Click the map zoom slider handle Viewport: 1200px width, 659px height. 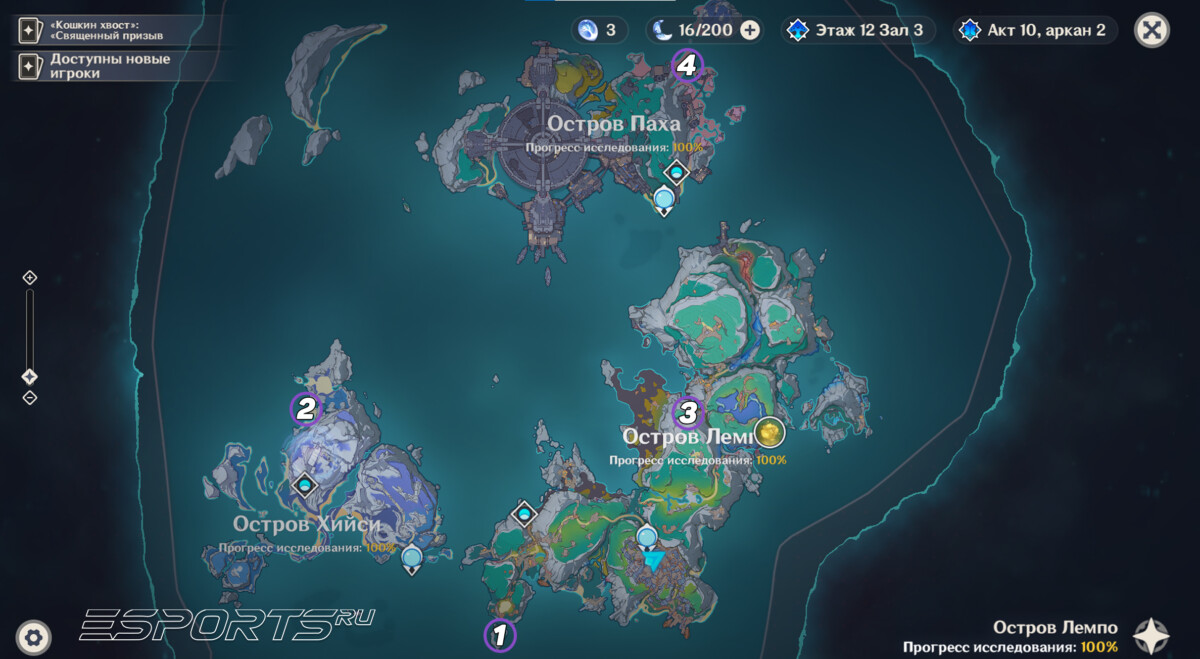(30, 377)
